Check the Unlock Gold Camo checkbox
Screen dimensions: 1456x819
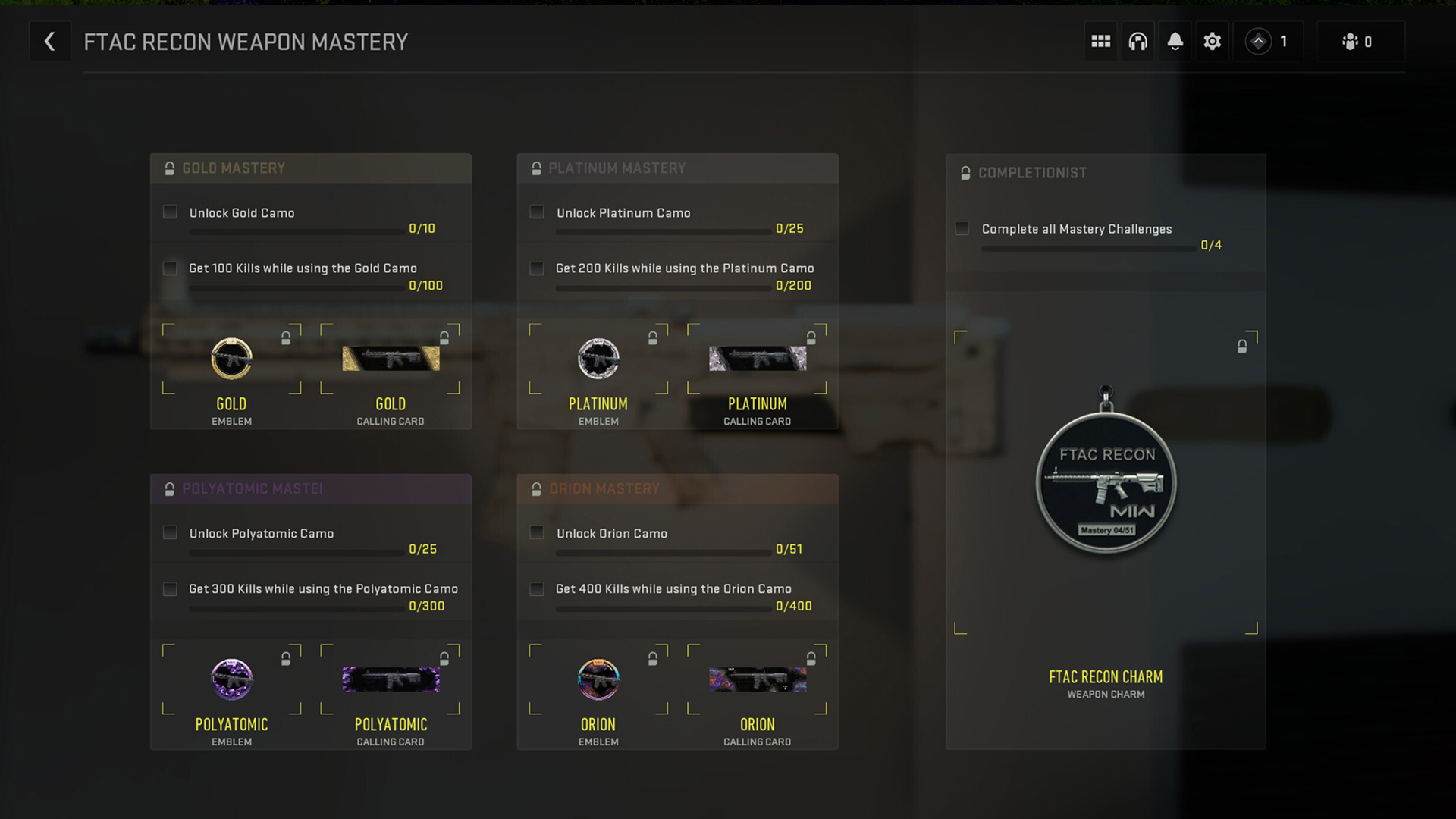pos(170,212)
